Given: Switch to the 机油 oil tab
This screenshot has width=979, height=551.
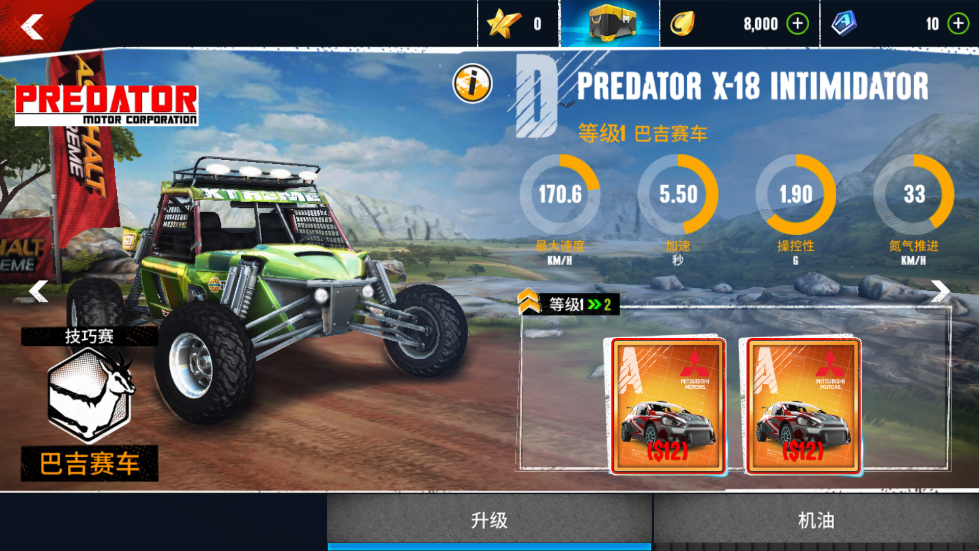Looking at the screenshot, I should [x=816, y=521].
